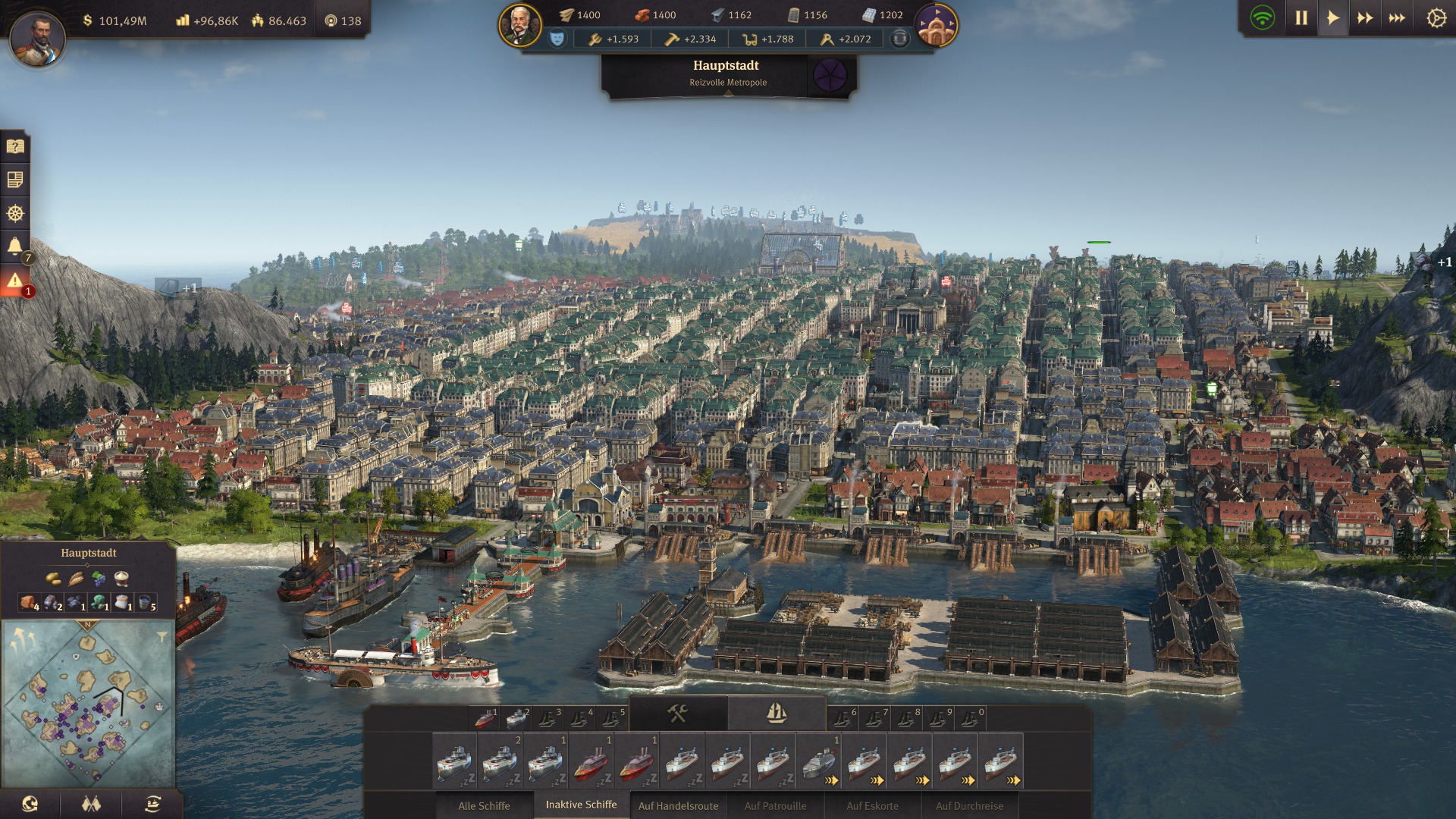The image size is (1456, 819).
Task: Show the bell notifications
Action: pos(15,246)
